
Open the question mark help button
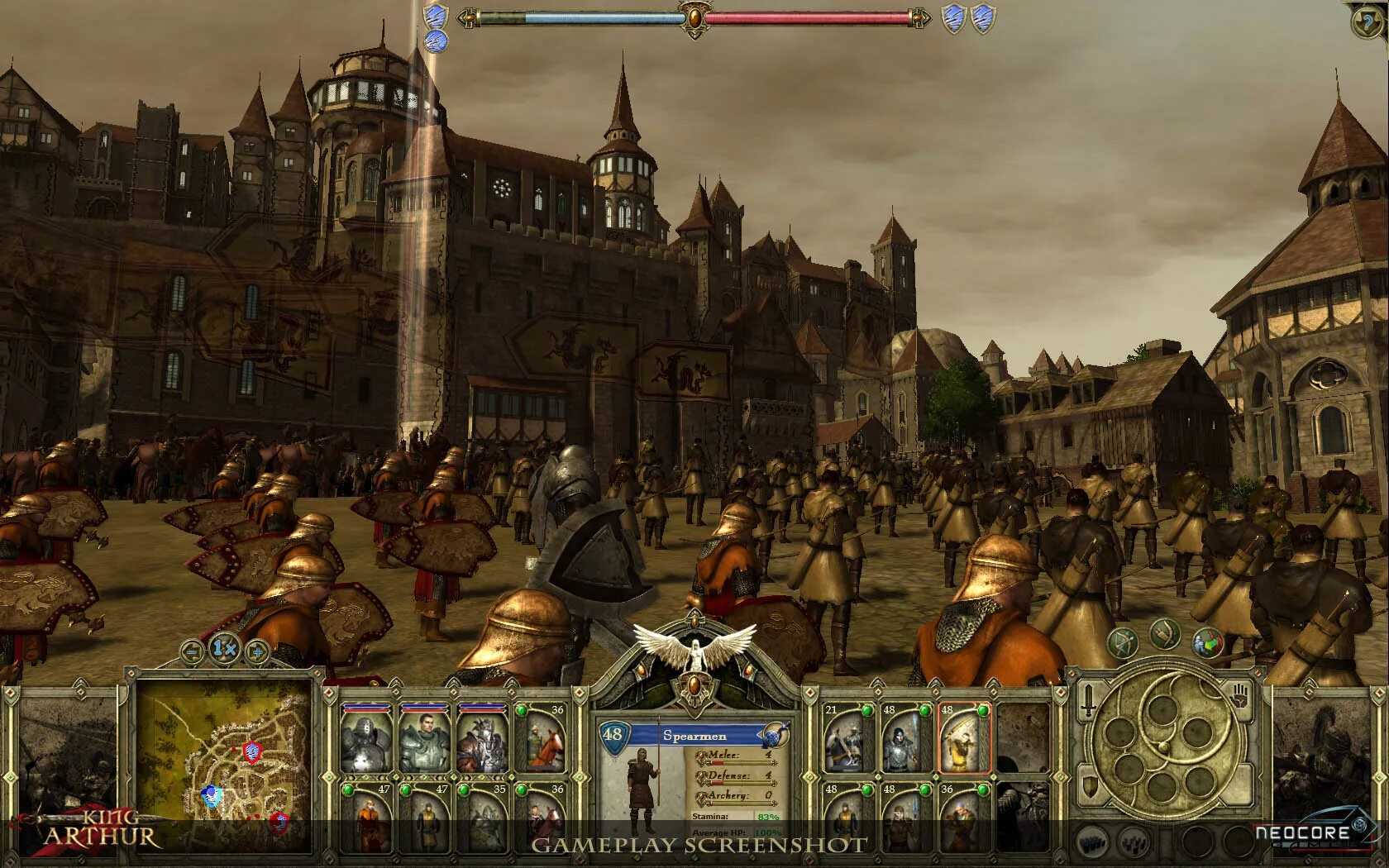1368,21
